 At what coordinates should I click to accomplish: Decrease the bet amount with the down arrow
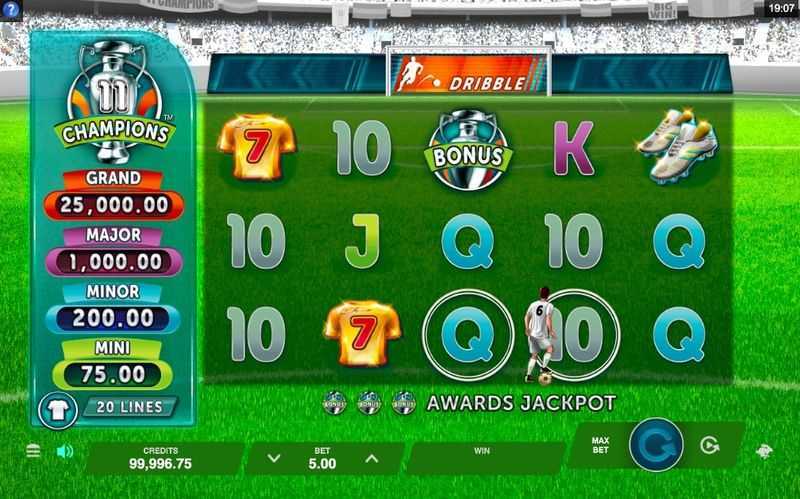[x=275, y=458]
